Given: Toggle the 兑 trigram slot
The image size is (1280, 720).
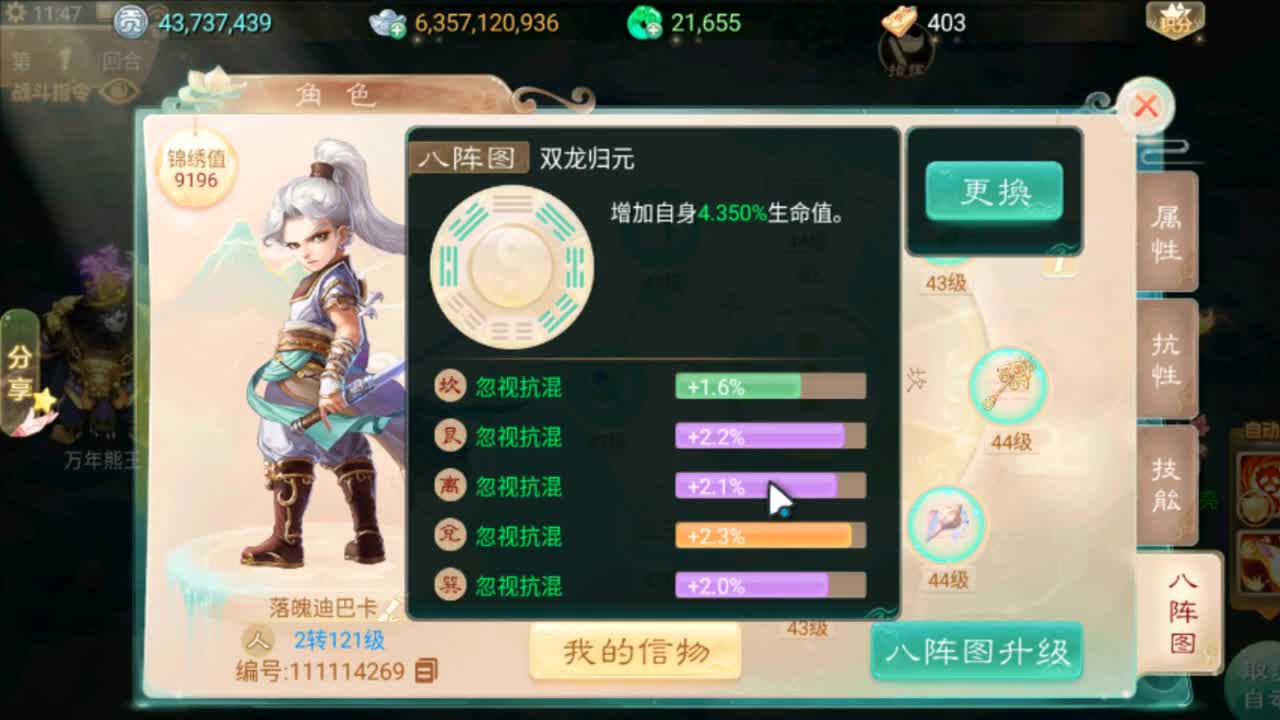Looking at the screenshot, I should (x=449, y=536).
